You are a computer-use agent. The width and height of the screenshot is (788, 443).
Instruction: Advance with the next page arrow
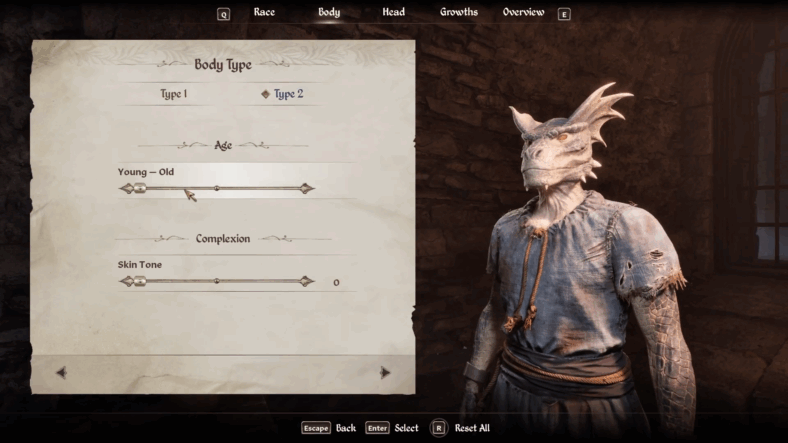pyautogui.click(x=385, y=372)
